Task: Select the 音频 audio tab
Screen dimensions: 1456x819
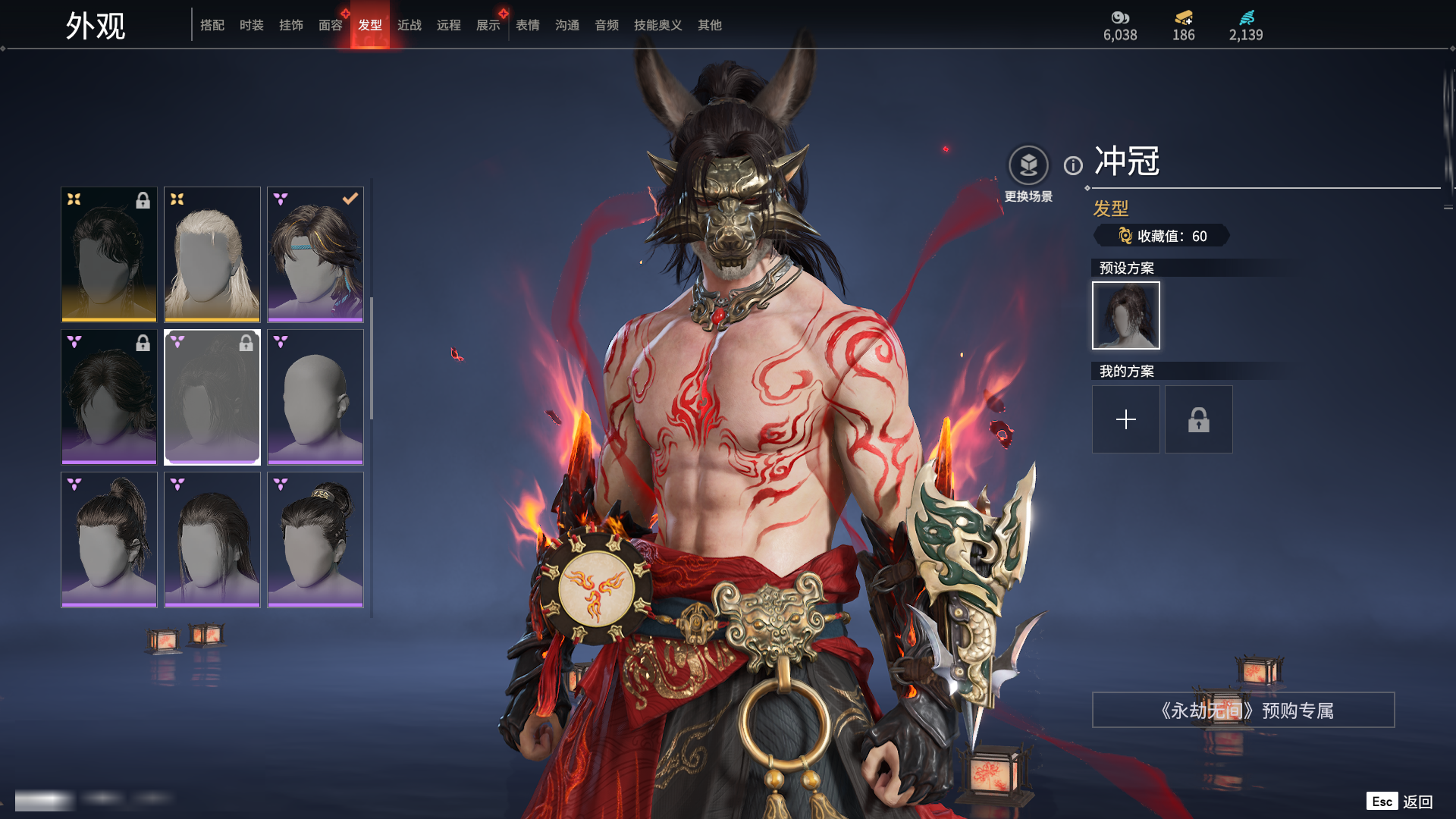Action: 607,25
